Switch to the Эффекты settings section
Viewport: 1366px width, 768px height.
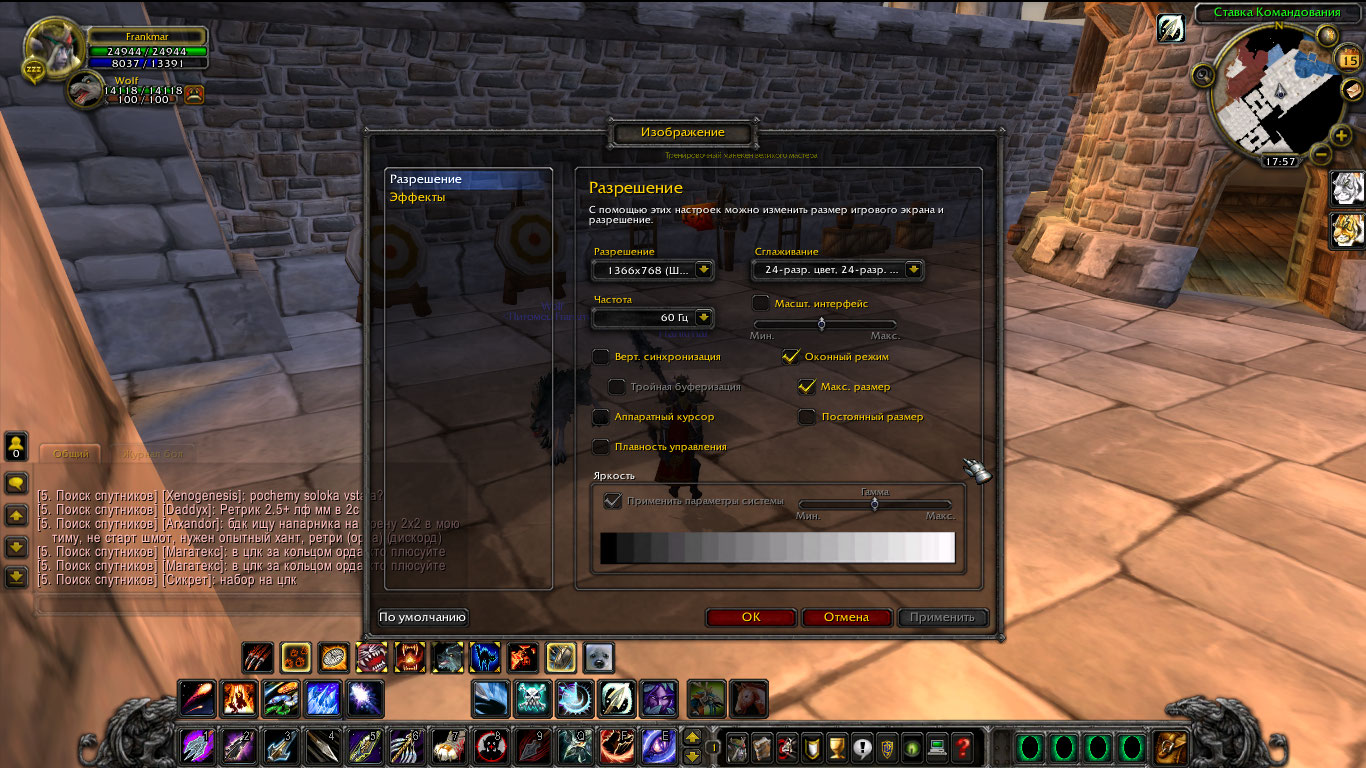(x=417, y=197)
